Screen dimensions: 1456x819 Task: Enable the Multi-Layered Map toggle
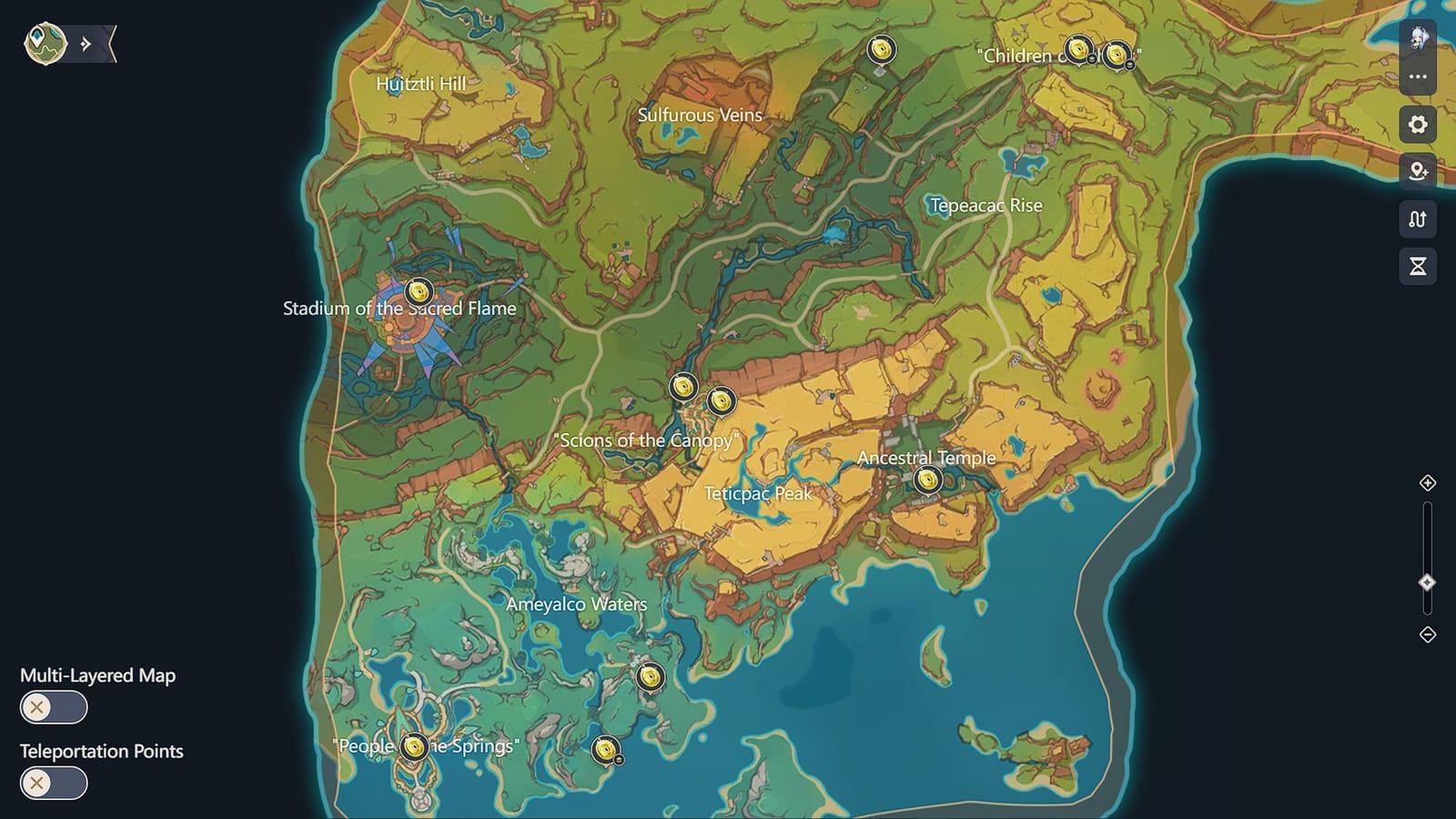[53, 707]
